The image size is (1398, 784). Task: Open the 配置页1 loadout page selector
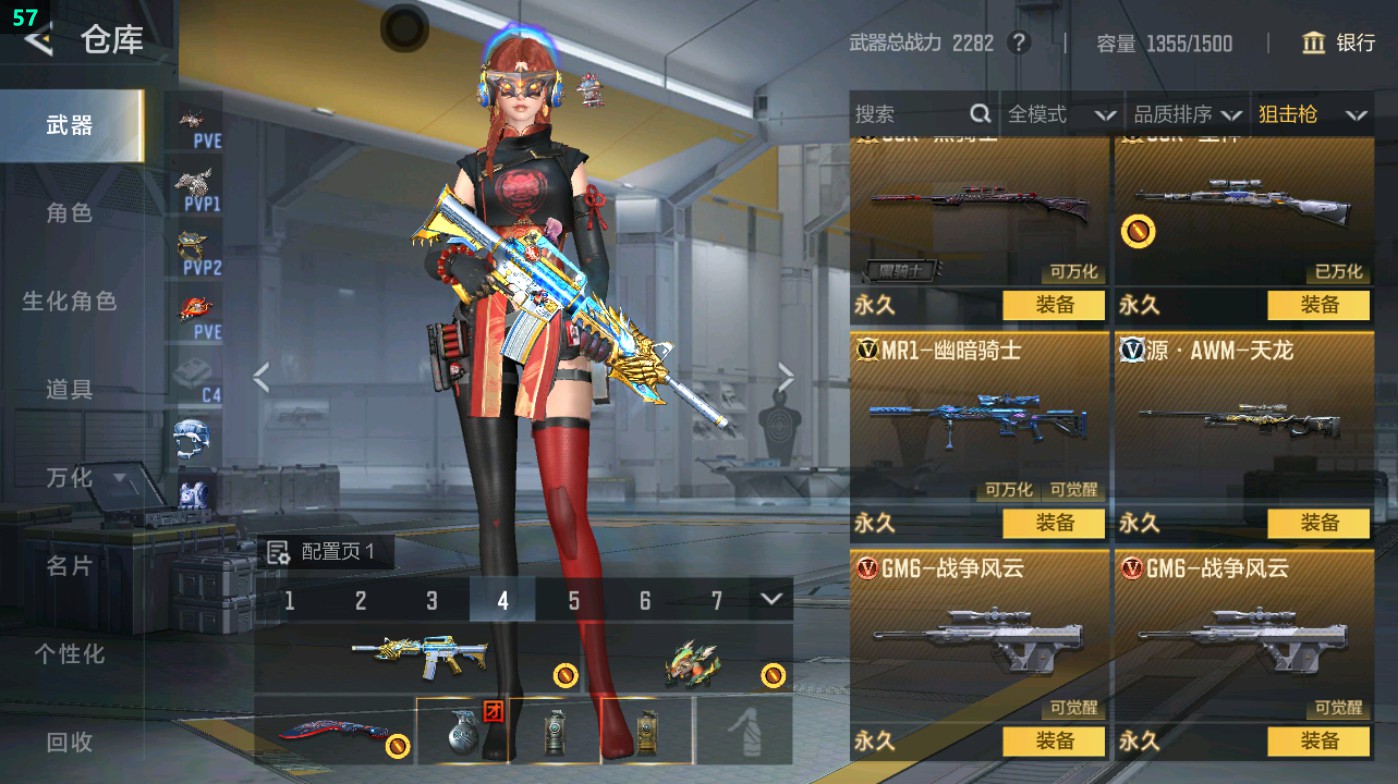pos(323,552)
